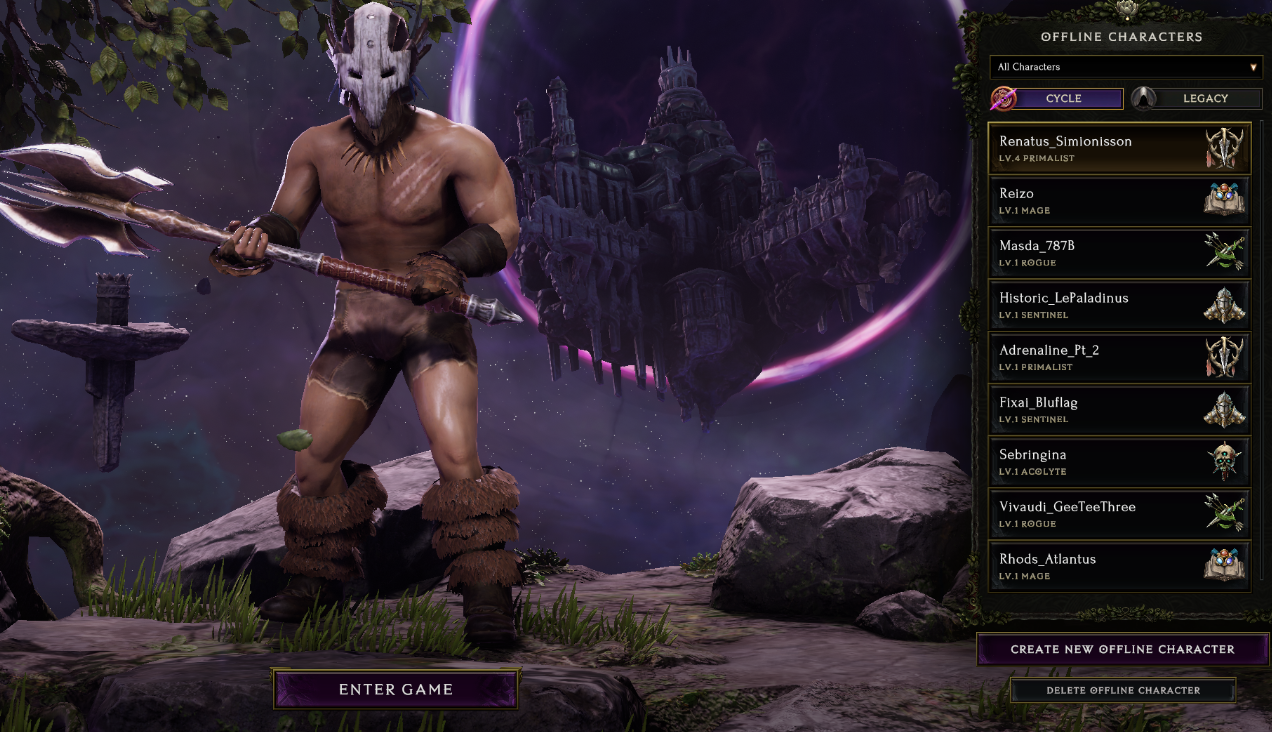Image resolution: width=1272 pixels, height=732 pixels.
Task: Pick Vivaudi_GeeTeeThree rogue character
Action: coord(1119,514)
